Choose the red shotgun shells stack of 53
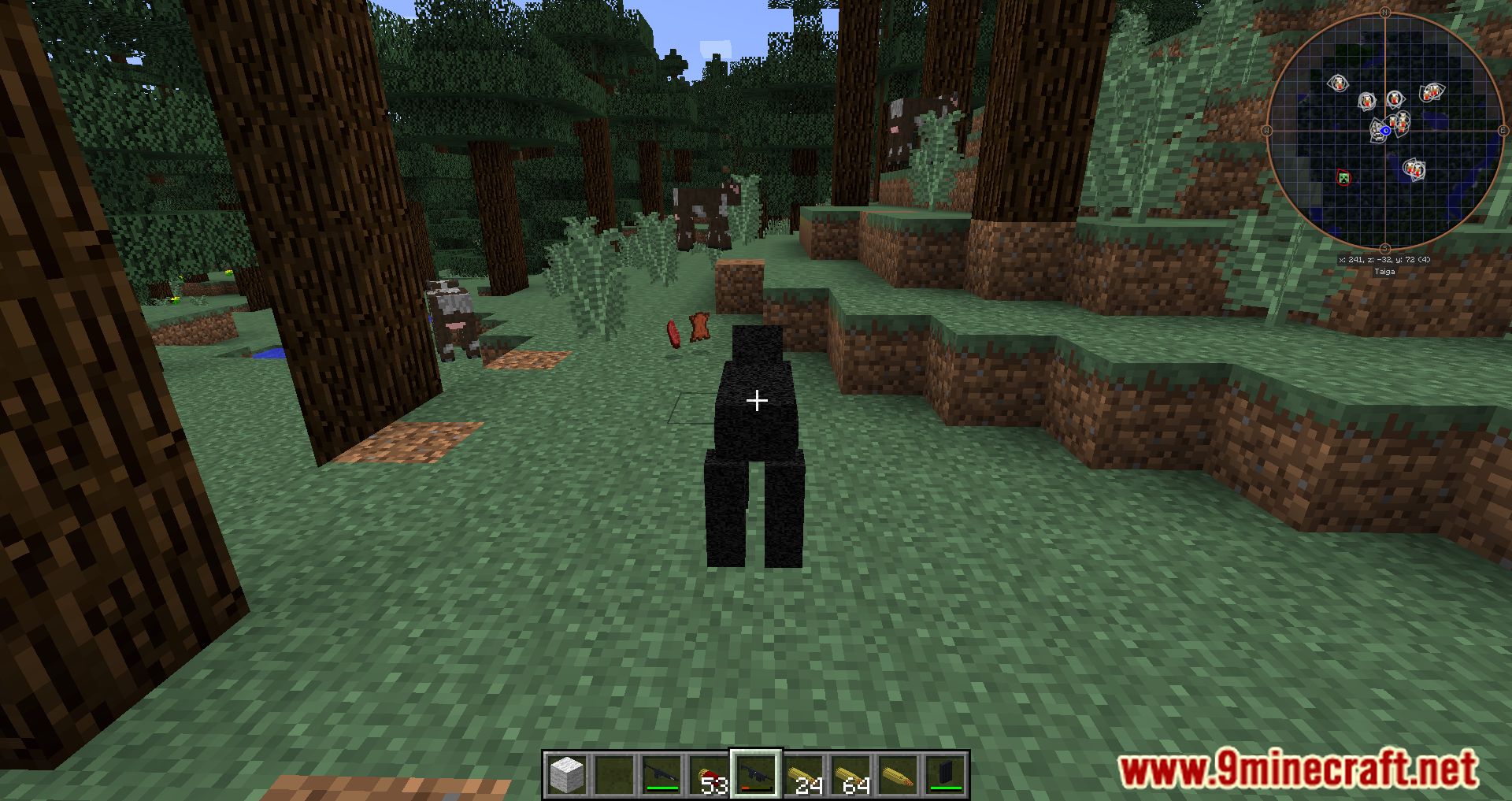This screenshot has height=801, width=1512. click(708, 774)
